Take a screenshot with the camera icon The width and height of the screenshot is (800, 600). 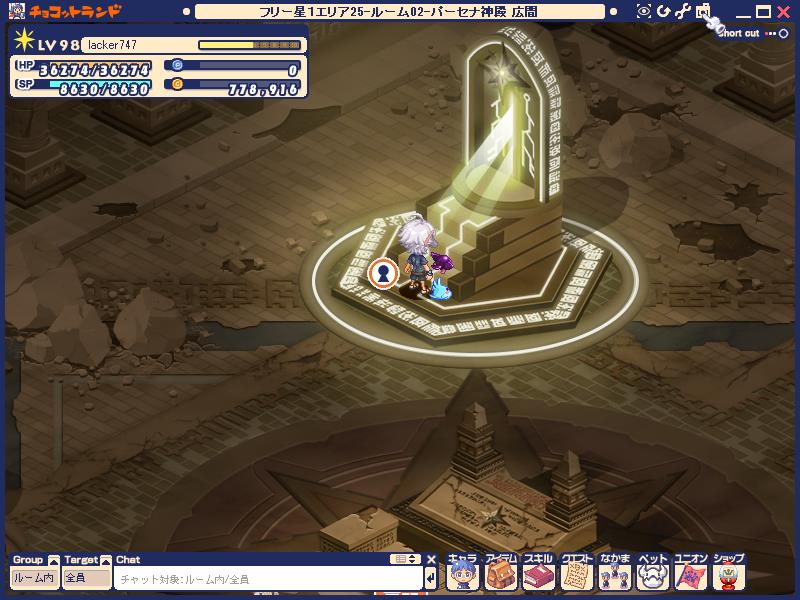[703, 11]
